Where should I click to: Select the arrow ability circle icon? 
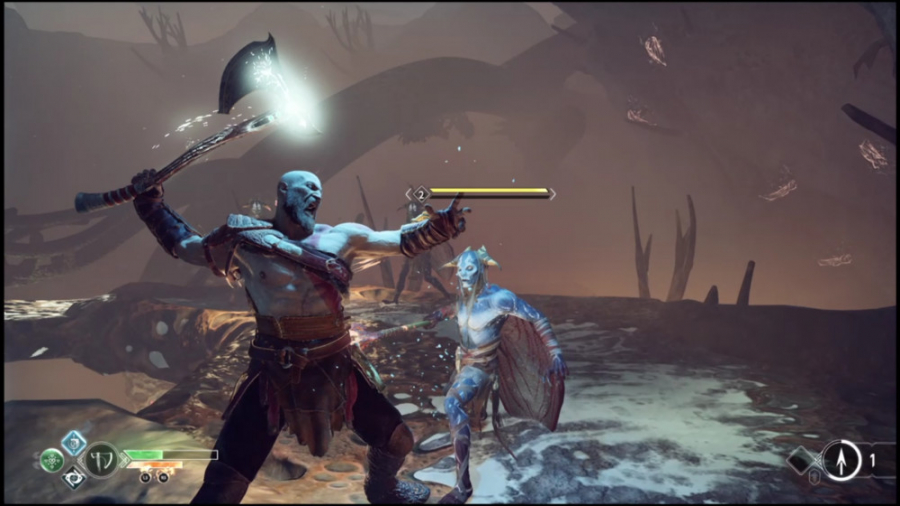[841, 460]
